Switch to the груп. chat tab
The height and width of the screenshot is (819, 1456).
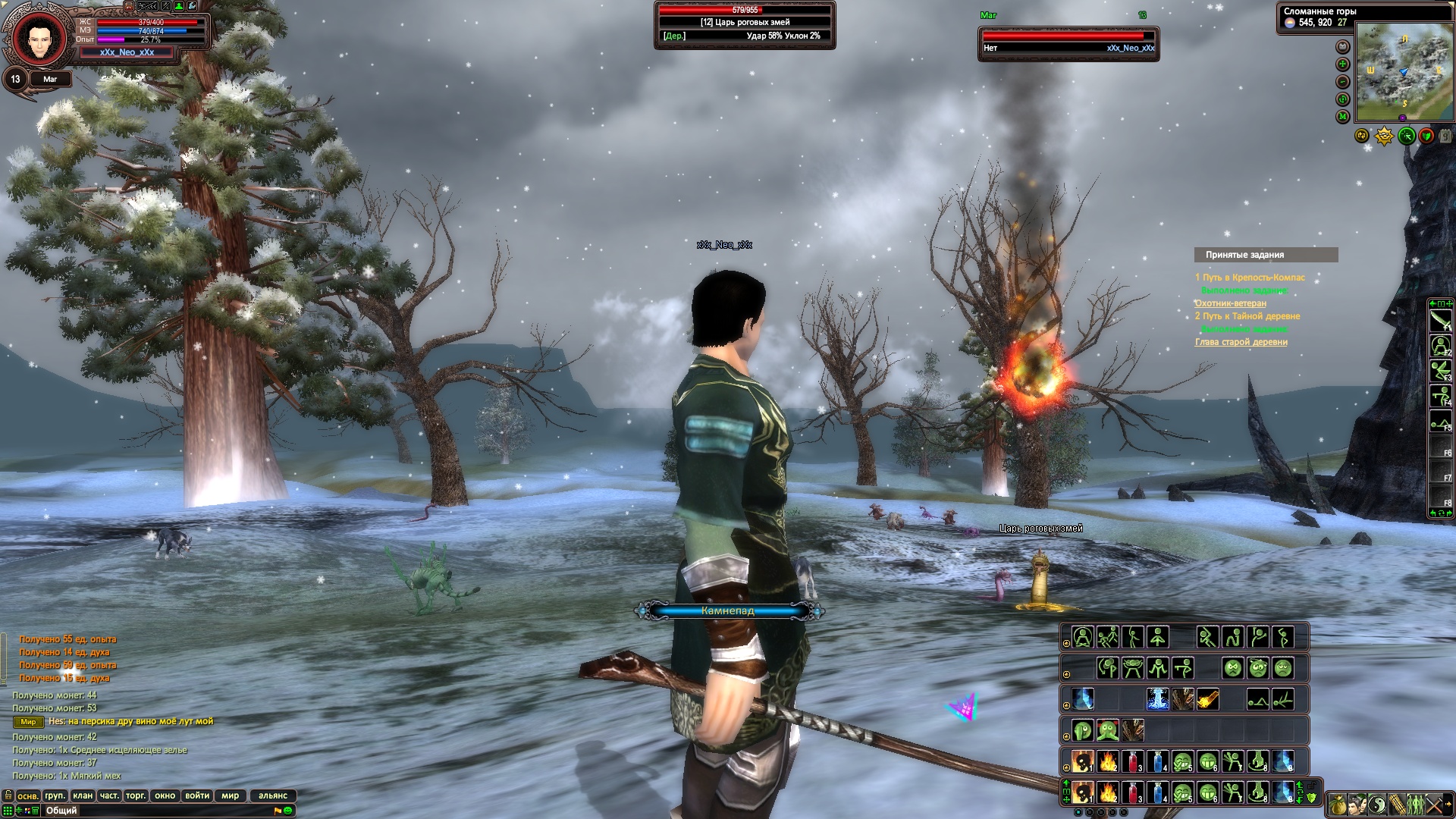tap(55, 795)
